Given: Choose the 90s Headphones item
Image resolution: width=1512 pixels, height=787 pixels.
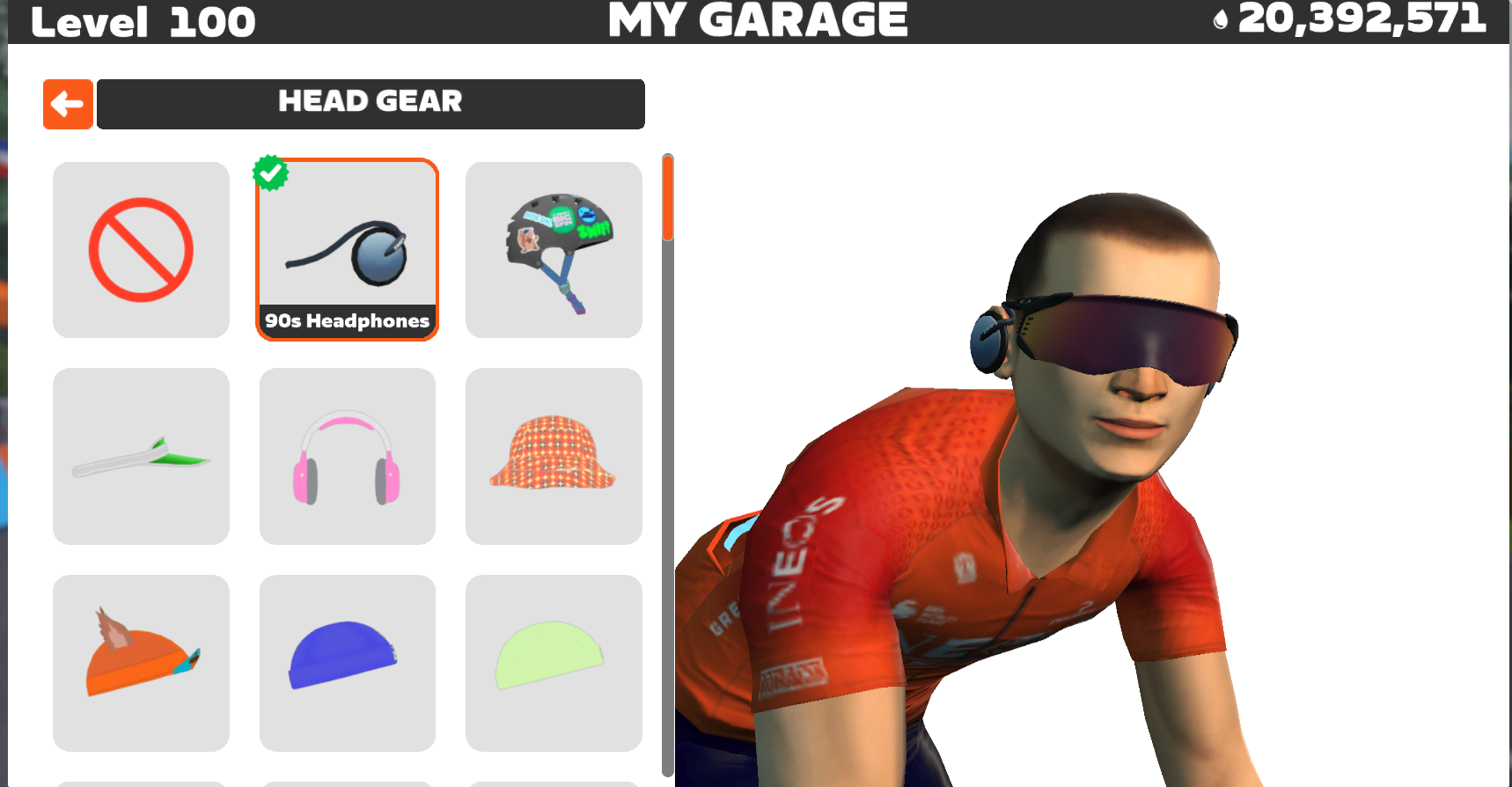Looking at the screenshot, I should point(347,250).
